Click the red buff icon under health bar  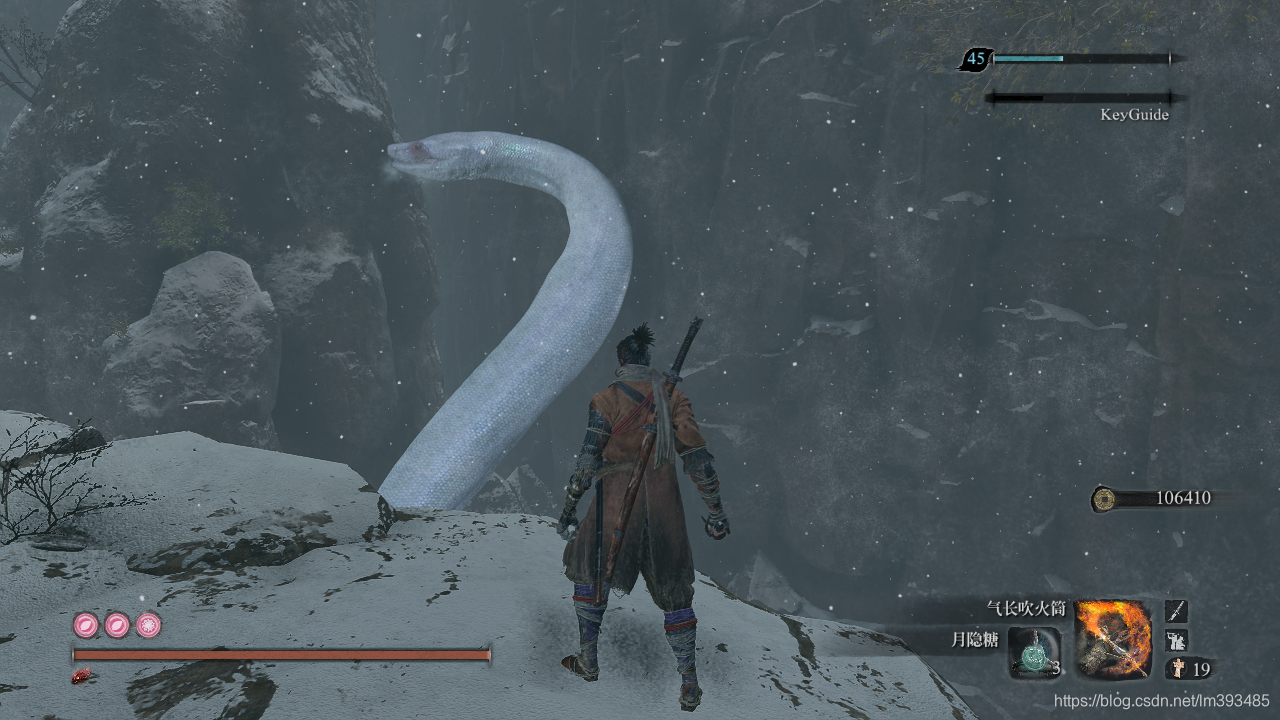pyautogui.click(x=81, y=677)
